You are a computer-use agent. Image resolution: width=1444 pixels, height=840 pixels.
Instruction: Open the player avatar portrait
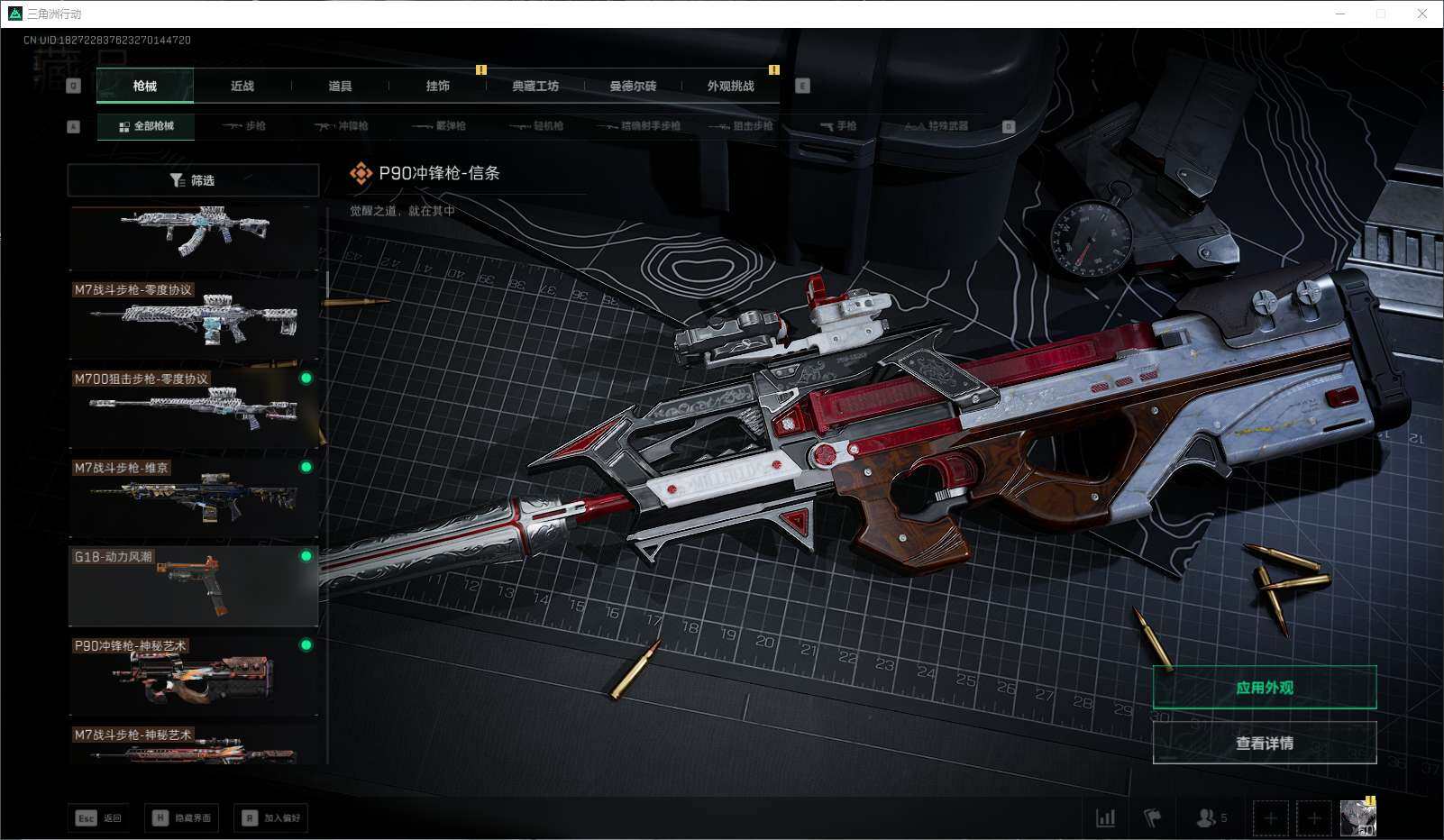pos(1357,818)
